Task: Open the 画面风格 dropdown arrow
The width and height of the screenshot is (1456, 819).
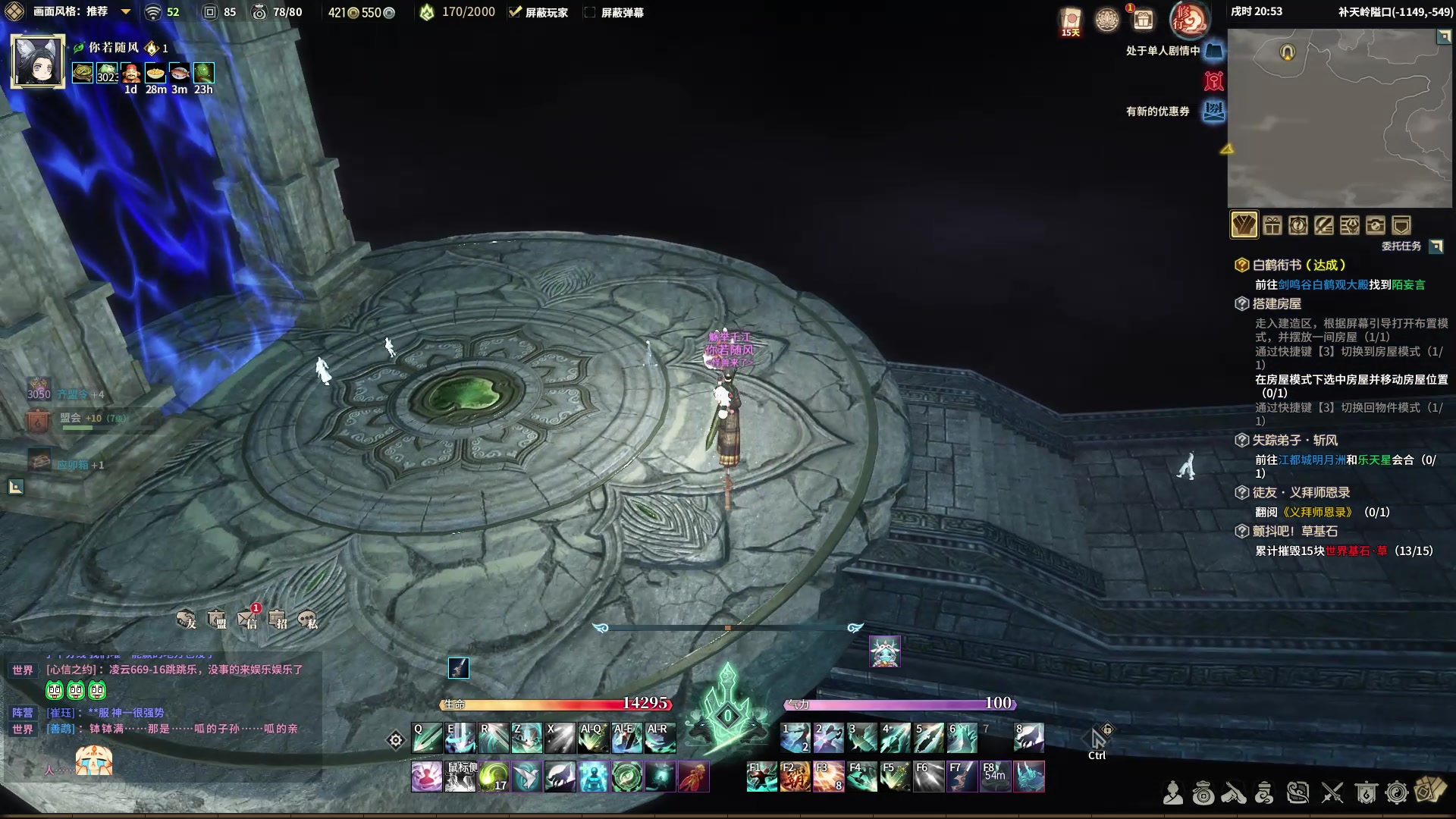Action: pos(126,12)
